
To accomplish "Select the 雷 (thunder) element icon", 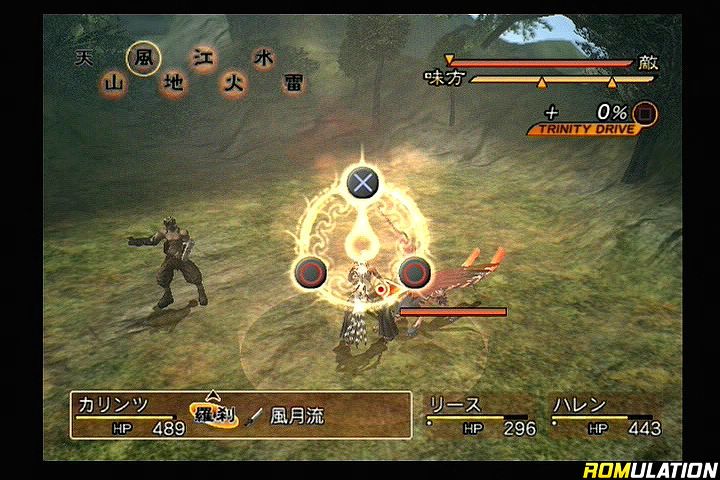I will click(x=291, y=85).
